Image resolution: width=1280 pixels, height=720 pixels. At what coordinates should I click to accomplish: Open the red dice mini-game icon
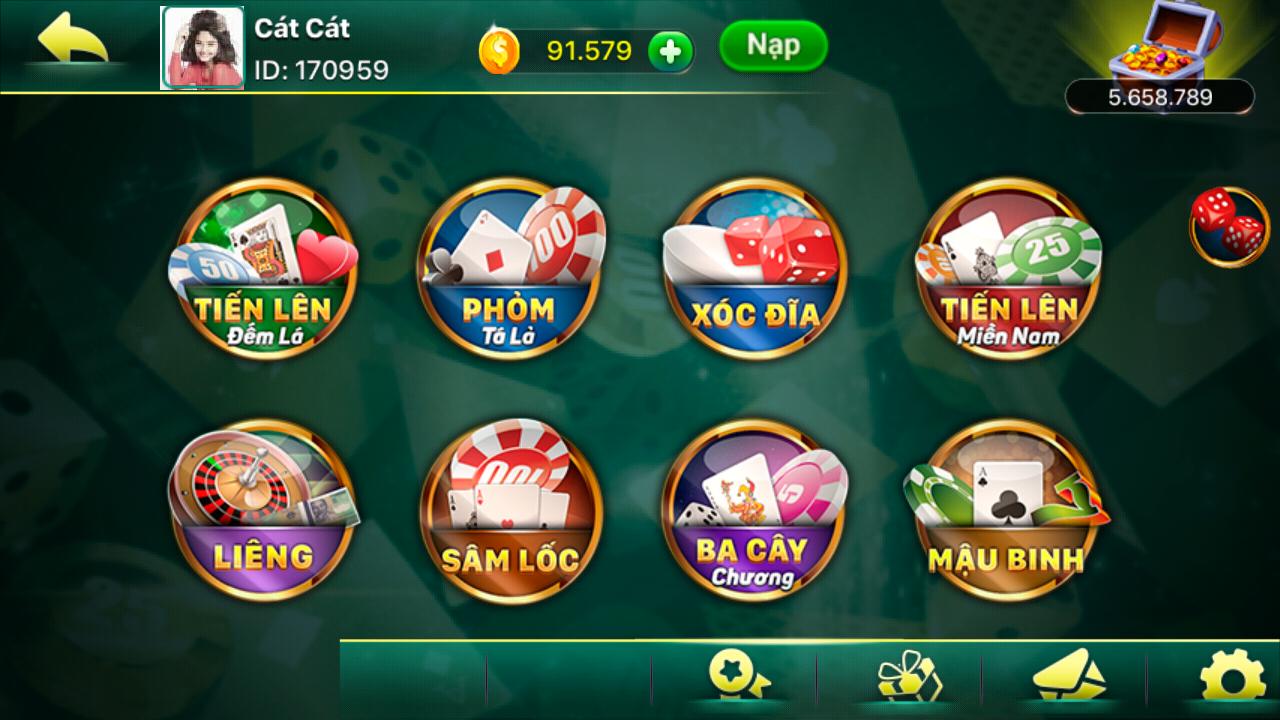1228,226
